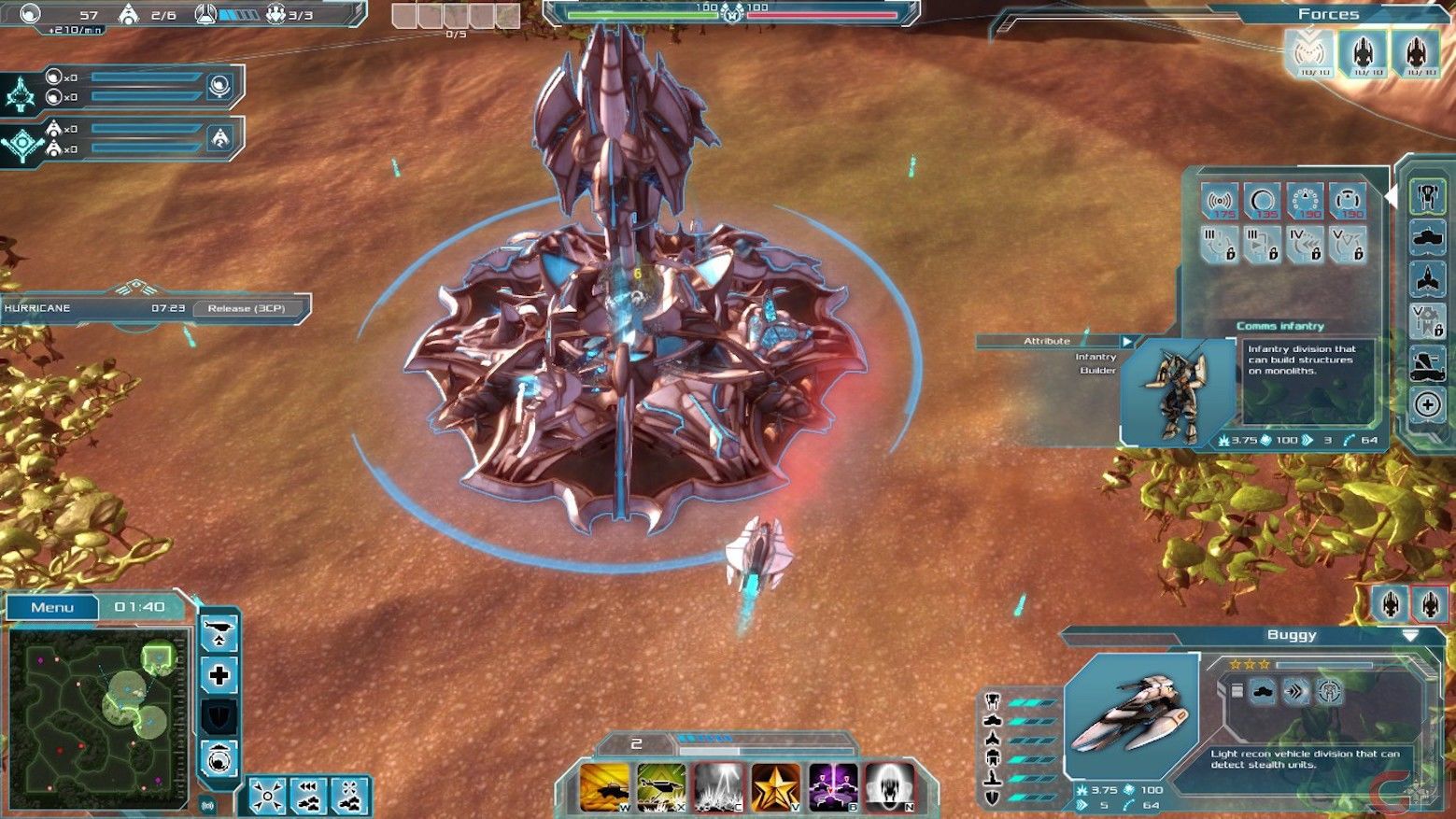Image resolution: width=1456 pixels, height=819 pixels.
Task: Use the yellow tank ability
Action: 604,786
